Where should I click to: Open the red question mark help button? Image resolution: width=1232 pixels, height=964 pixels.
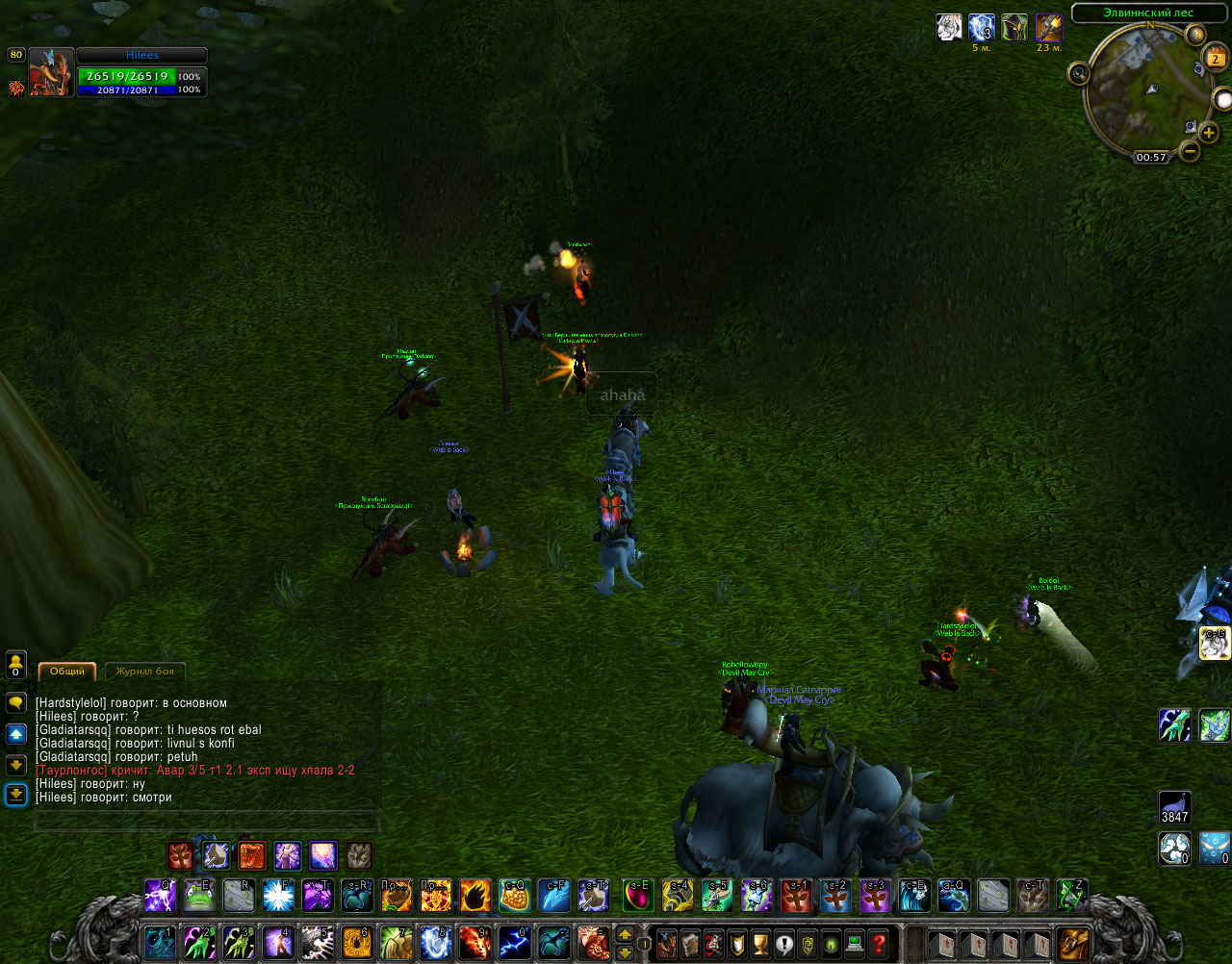tap(878, 944)
